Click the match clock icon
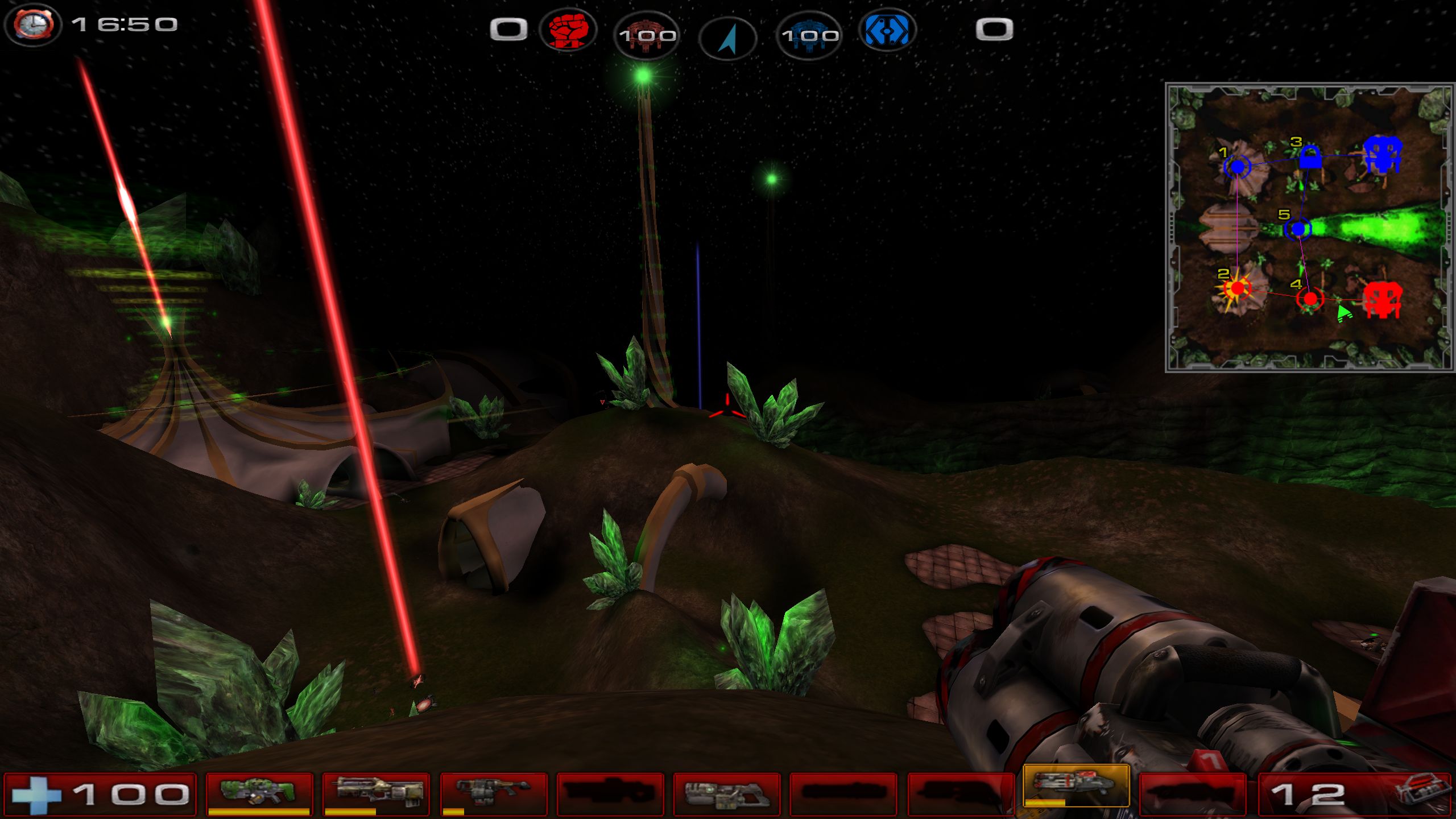The height and width of the screenshot is (819, 1456). point(33,25)
